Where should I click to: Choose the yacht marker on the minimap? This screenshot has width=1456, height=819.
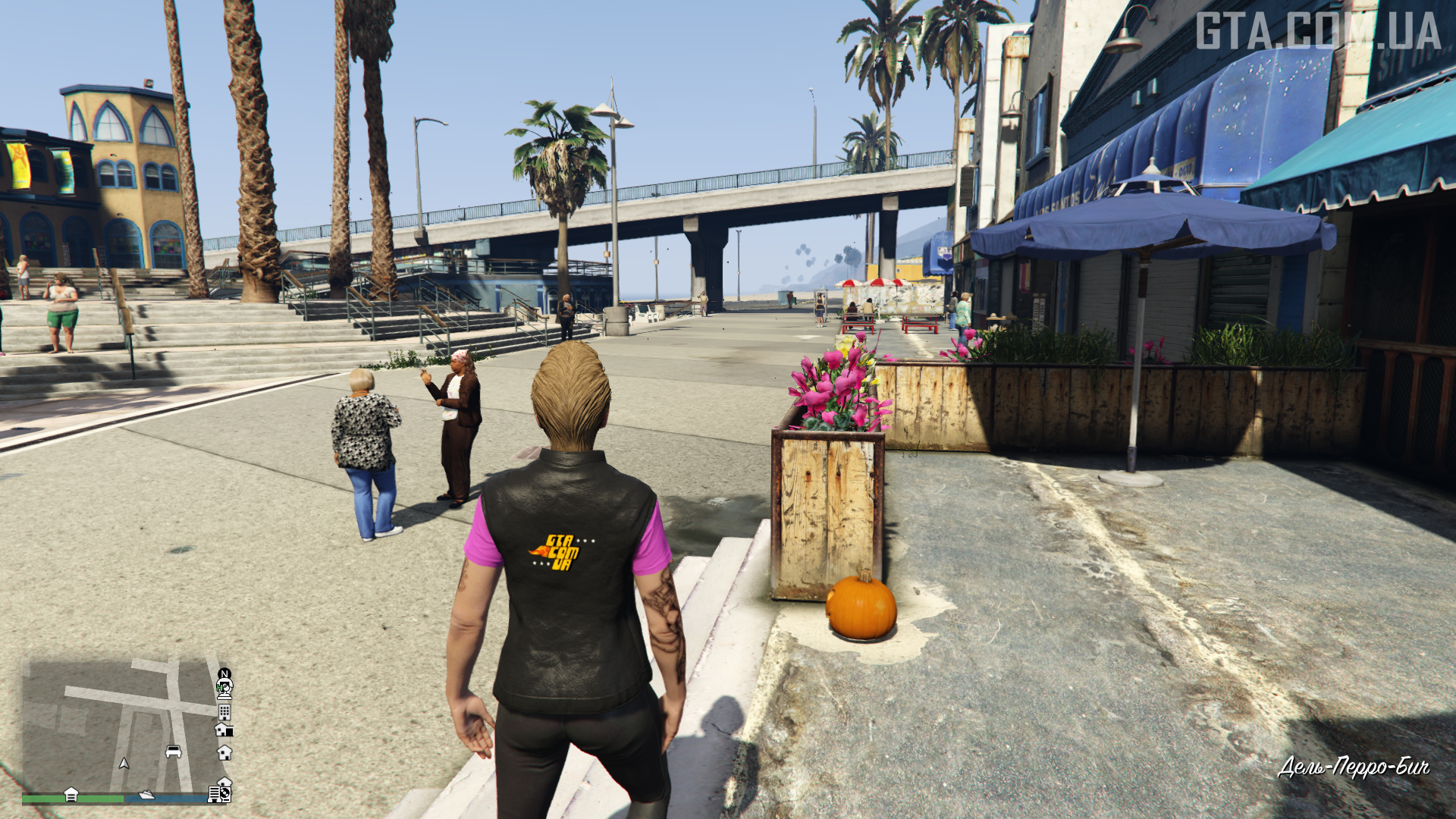click(x=146, y=795)
